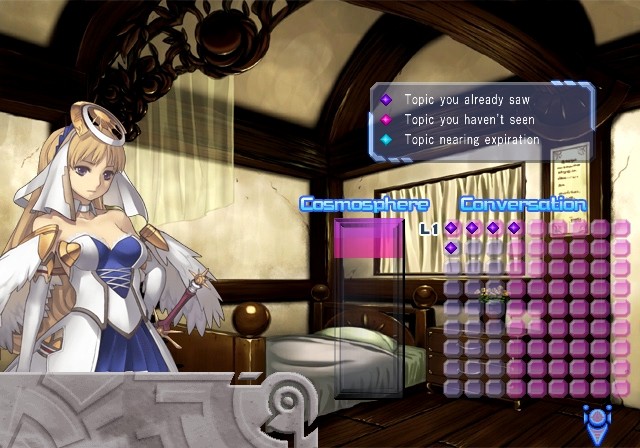Choose the fourth topic diamond in the L1 row
Image resolution: width=640 pixels, height=448 pixels.
point(514,228)
